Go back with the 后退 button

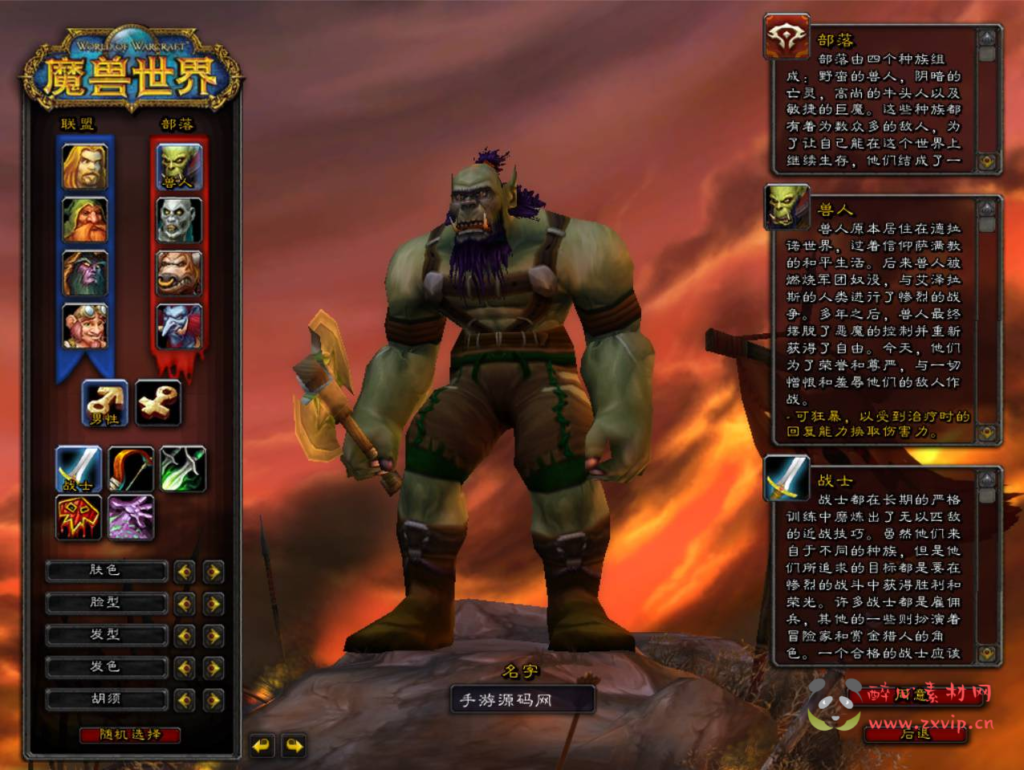[x=915, y=733]
